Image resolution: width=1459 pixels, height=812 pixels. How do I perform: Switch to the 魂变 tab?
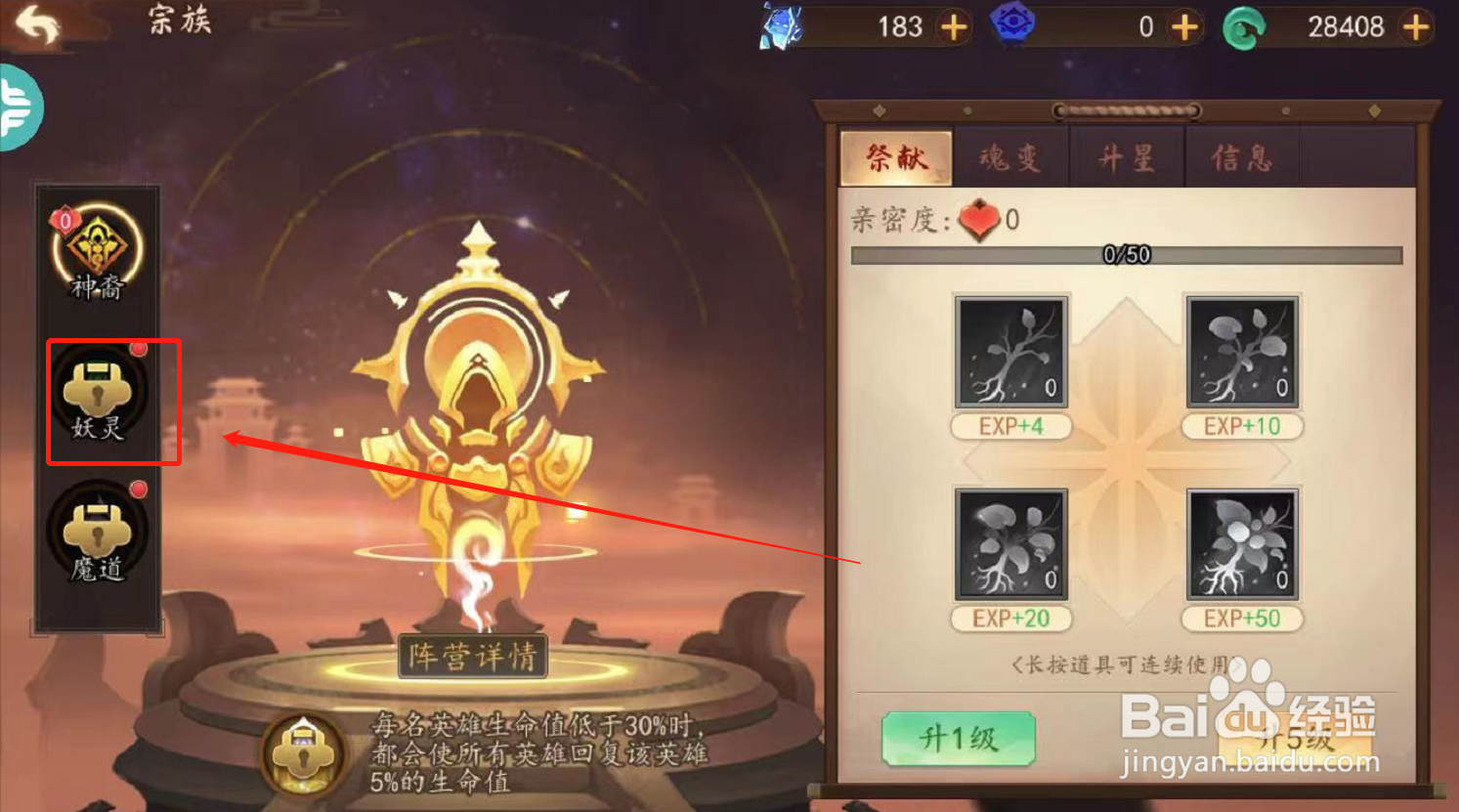(x=1011, y=157)
